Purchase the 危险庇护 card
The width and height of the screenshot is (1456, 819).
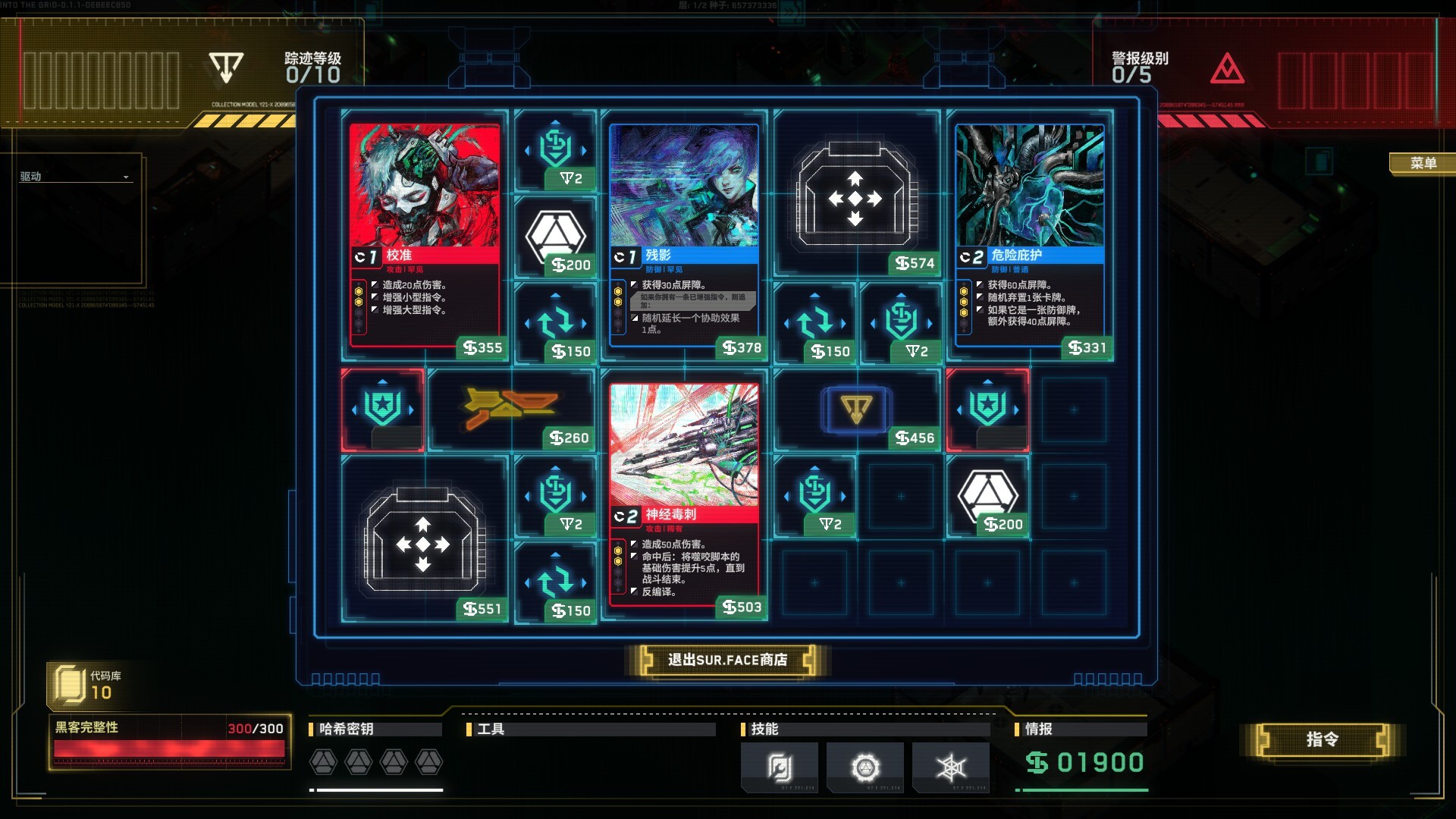1029,237
